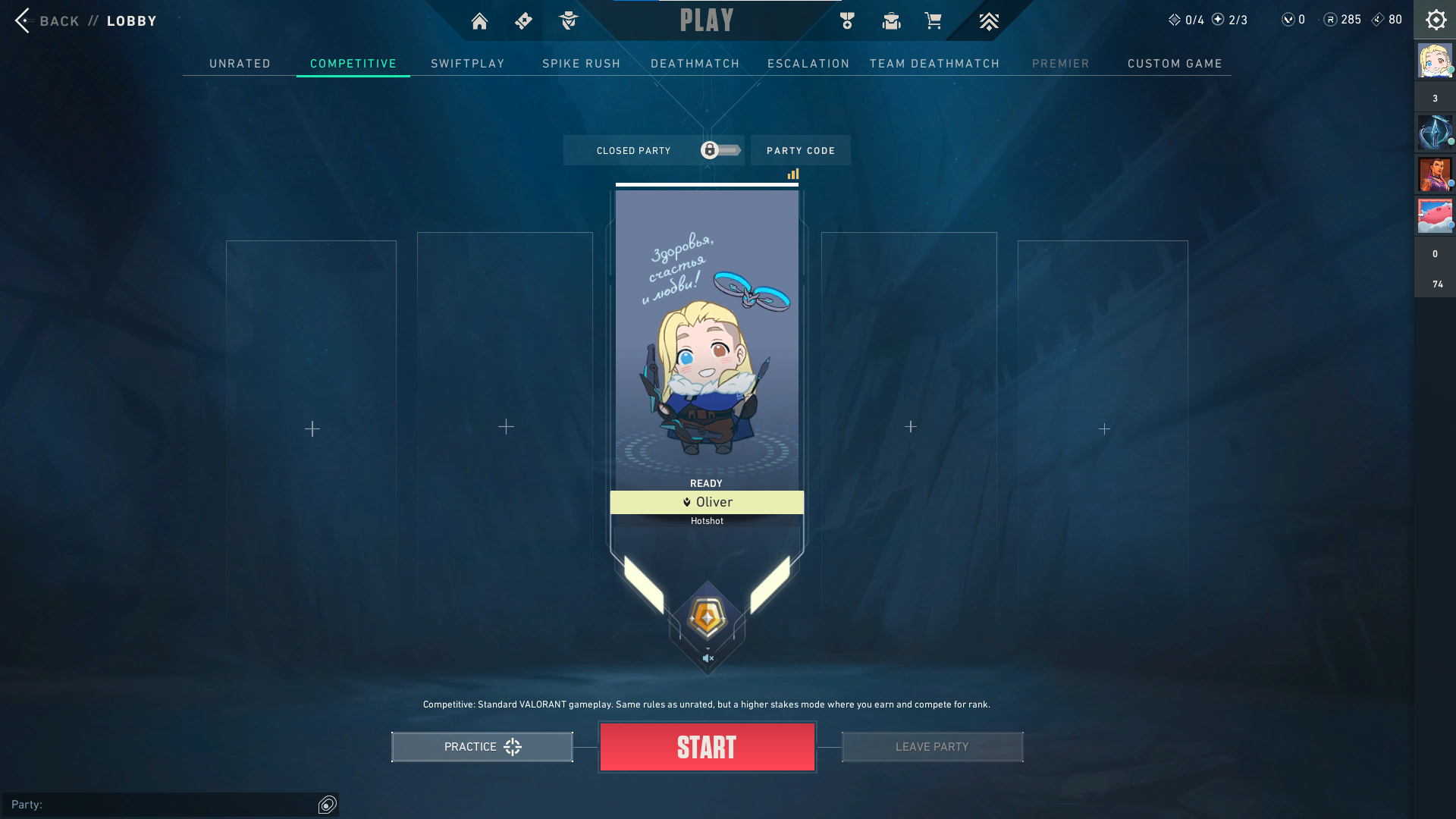The width and height of the screenshot is (1456, 819).
Task: Open the pink whale friend avatar
Action: [1434, 215]
